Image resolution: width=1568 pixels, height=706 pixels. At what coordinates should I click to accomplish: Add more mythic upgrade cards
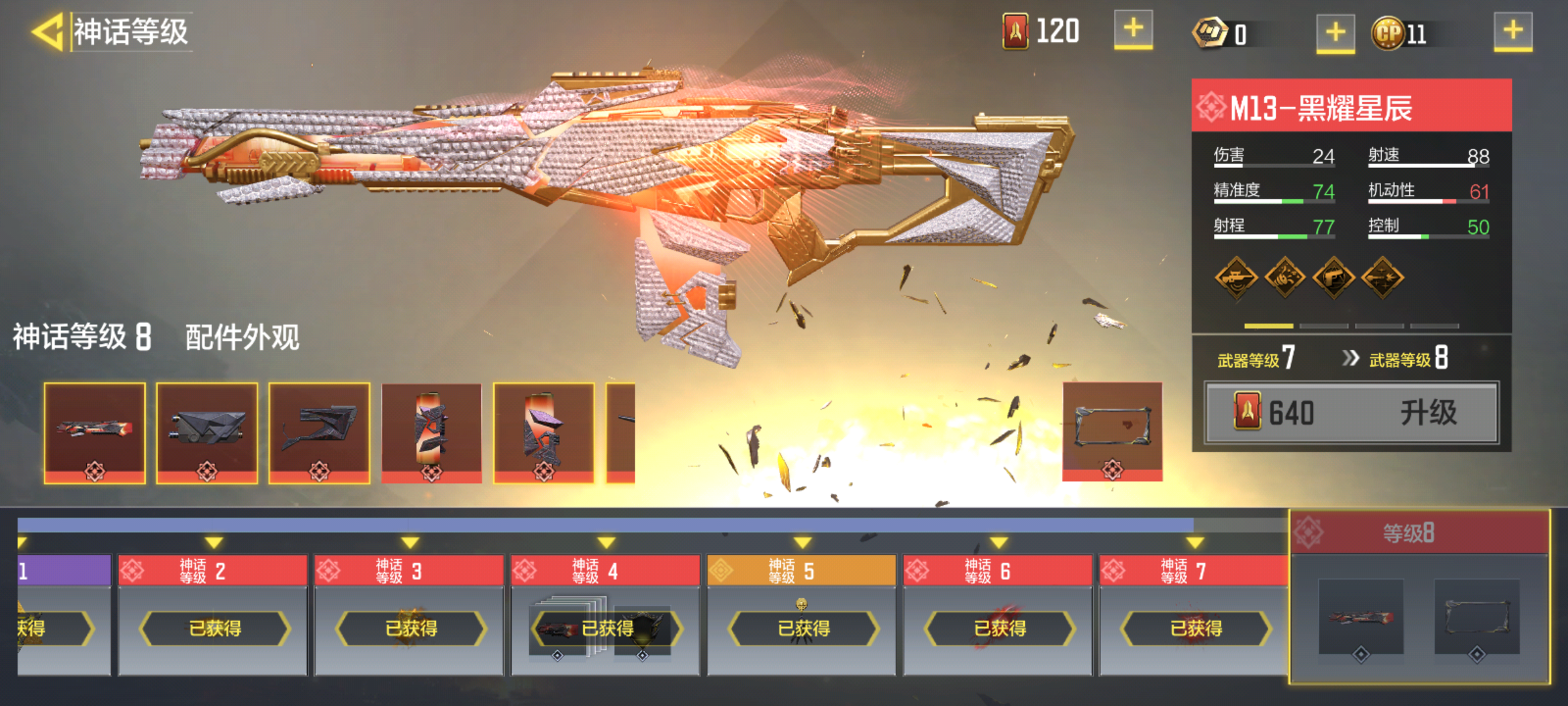(x=1133, y=30)
